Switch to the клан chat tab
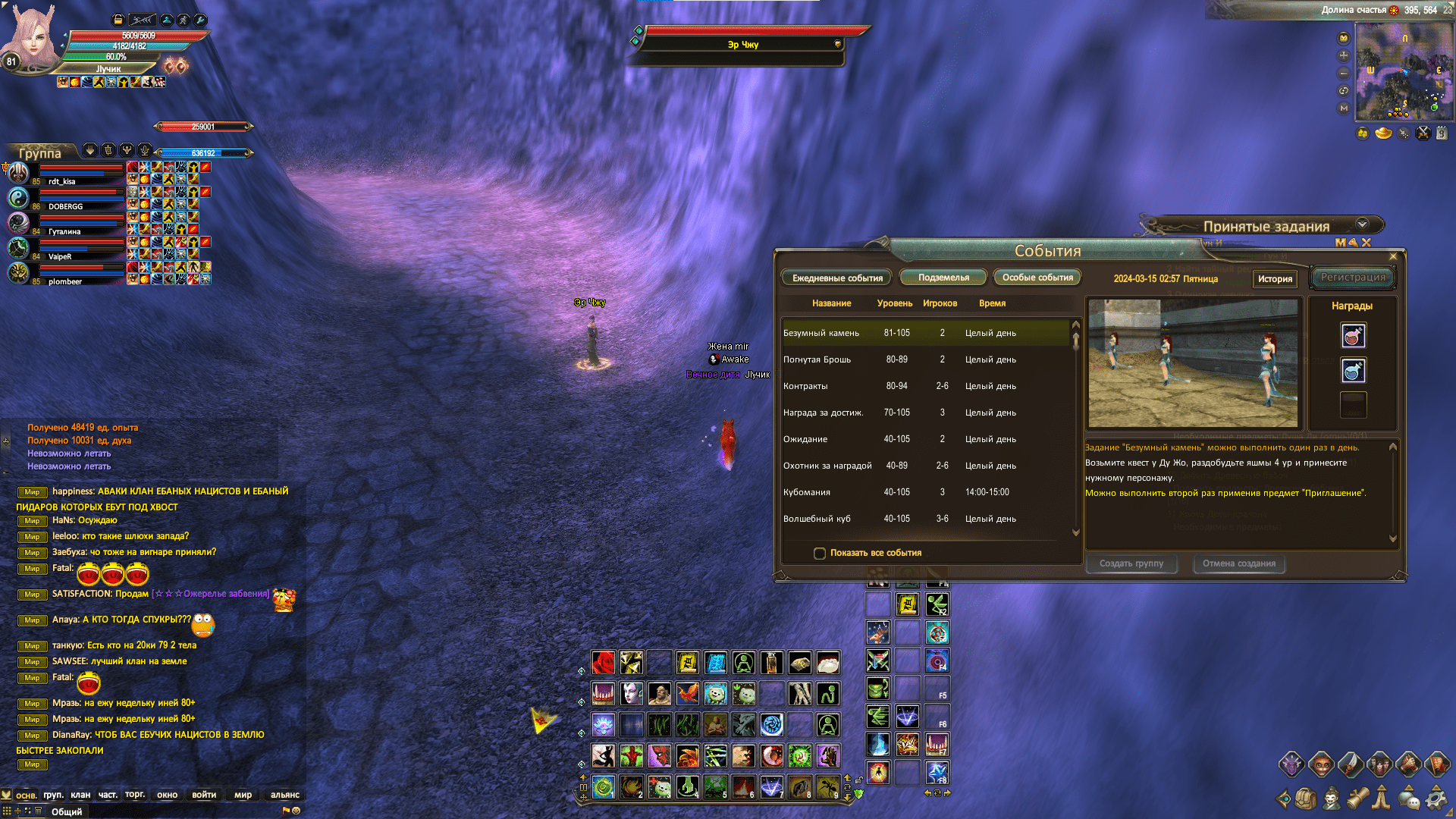This screenshot has width=1456, height=819. coord(79,795)
